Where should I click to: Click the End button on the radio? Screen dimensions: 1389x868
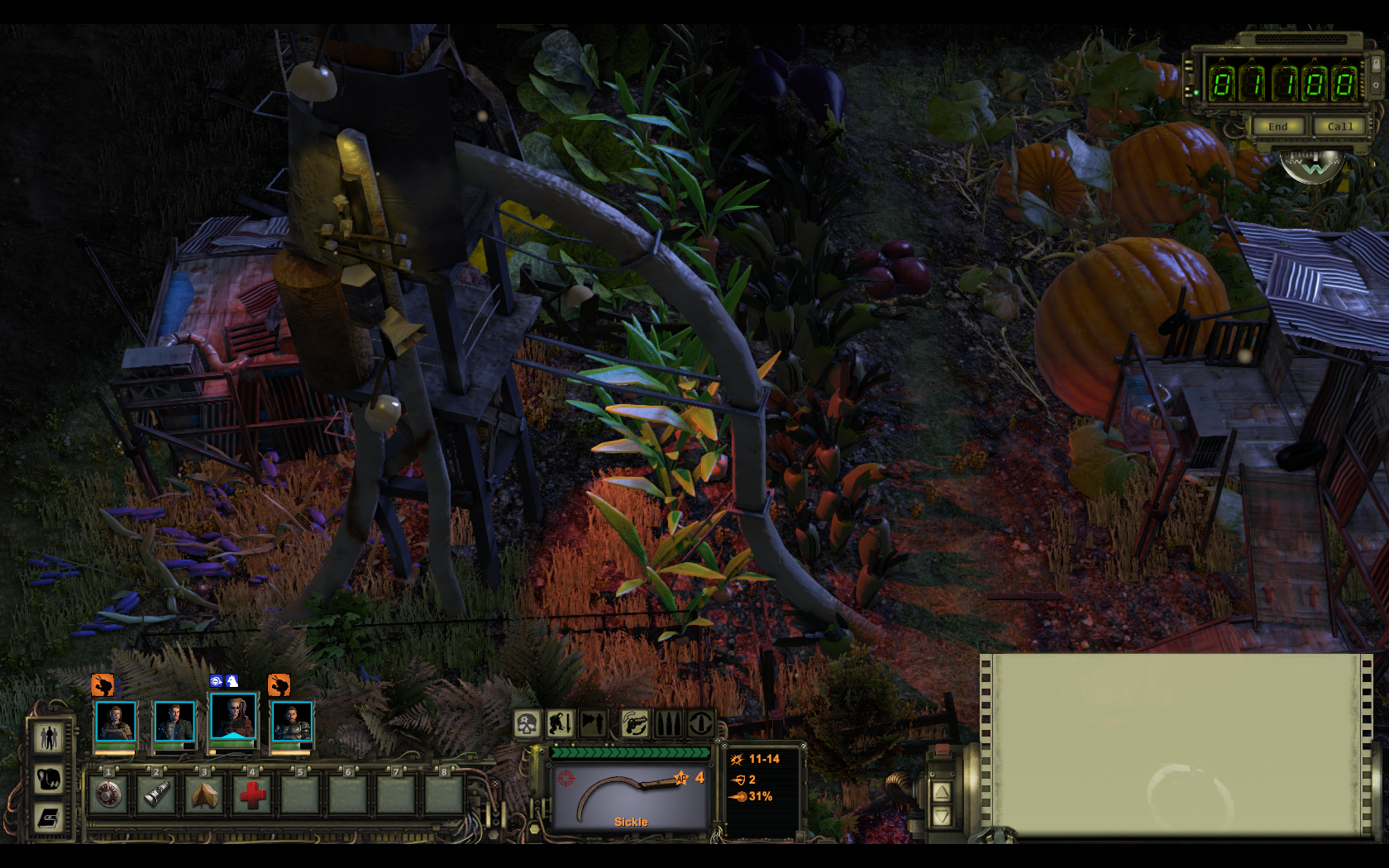[x=1277, y=126]
